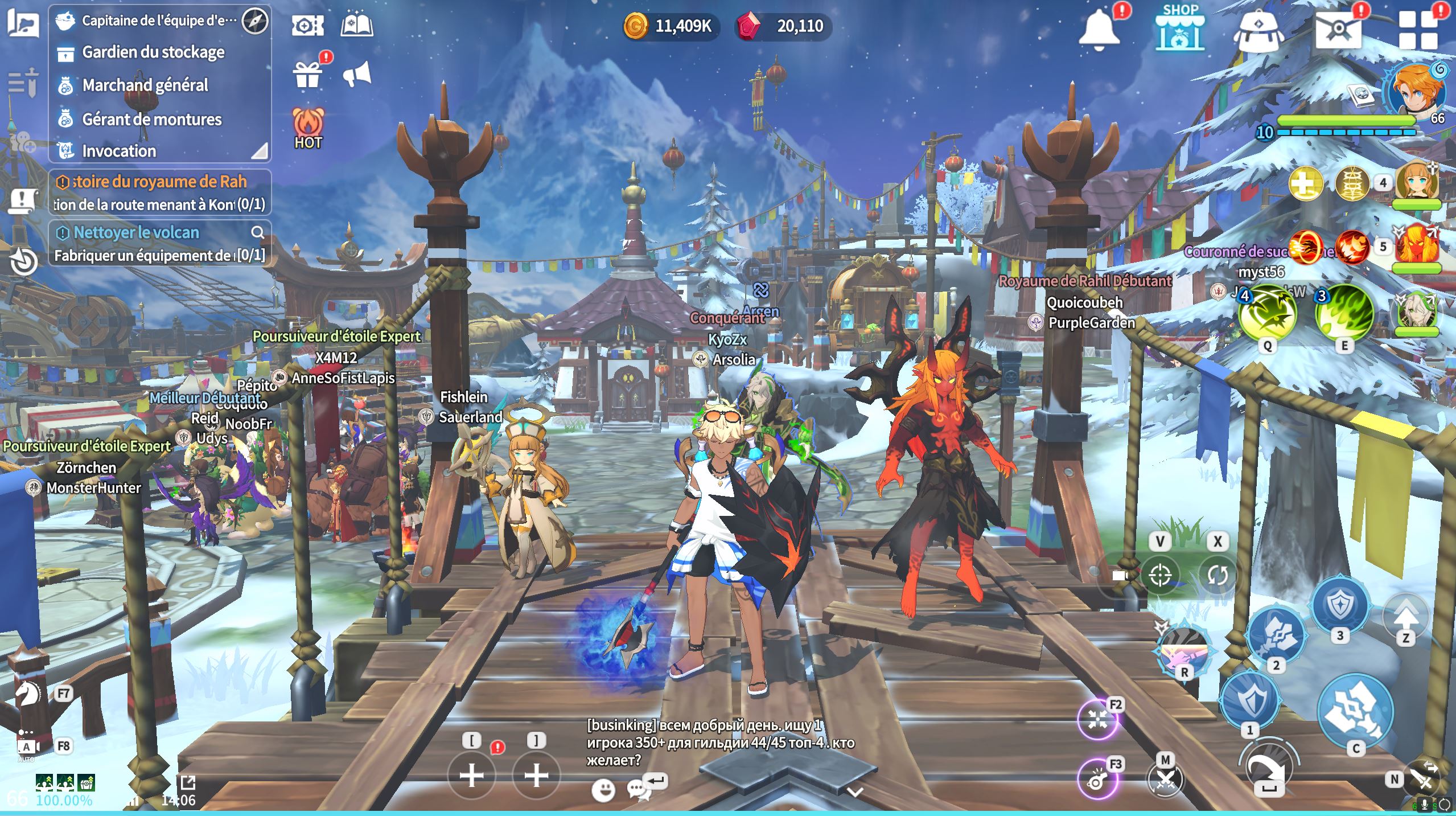Track the Nettoyer le volcan quest

pos(137,232)
